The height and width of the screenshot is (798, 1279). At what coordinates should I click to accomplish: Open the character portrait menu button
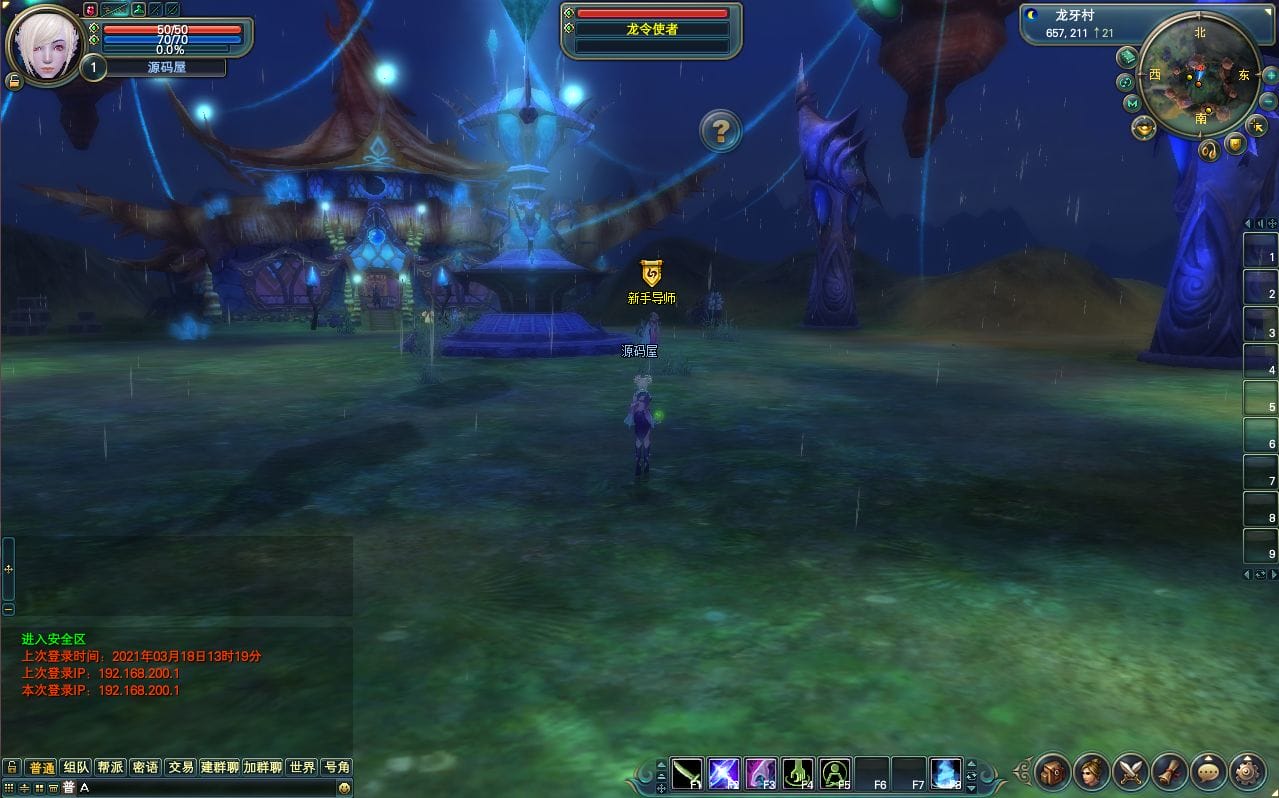(1092, 771)
